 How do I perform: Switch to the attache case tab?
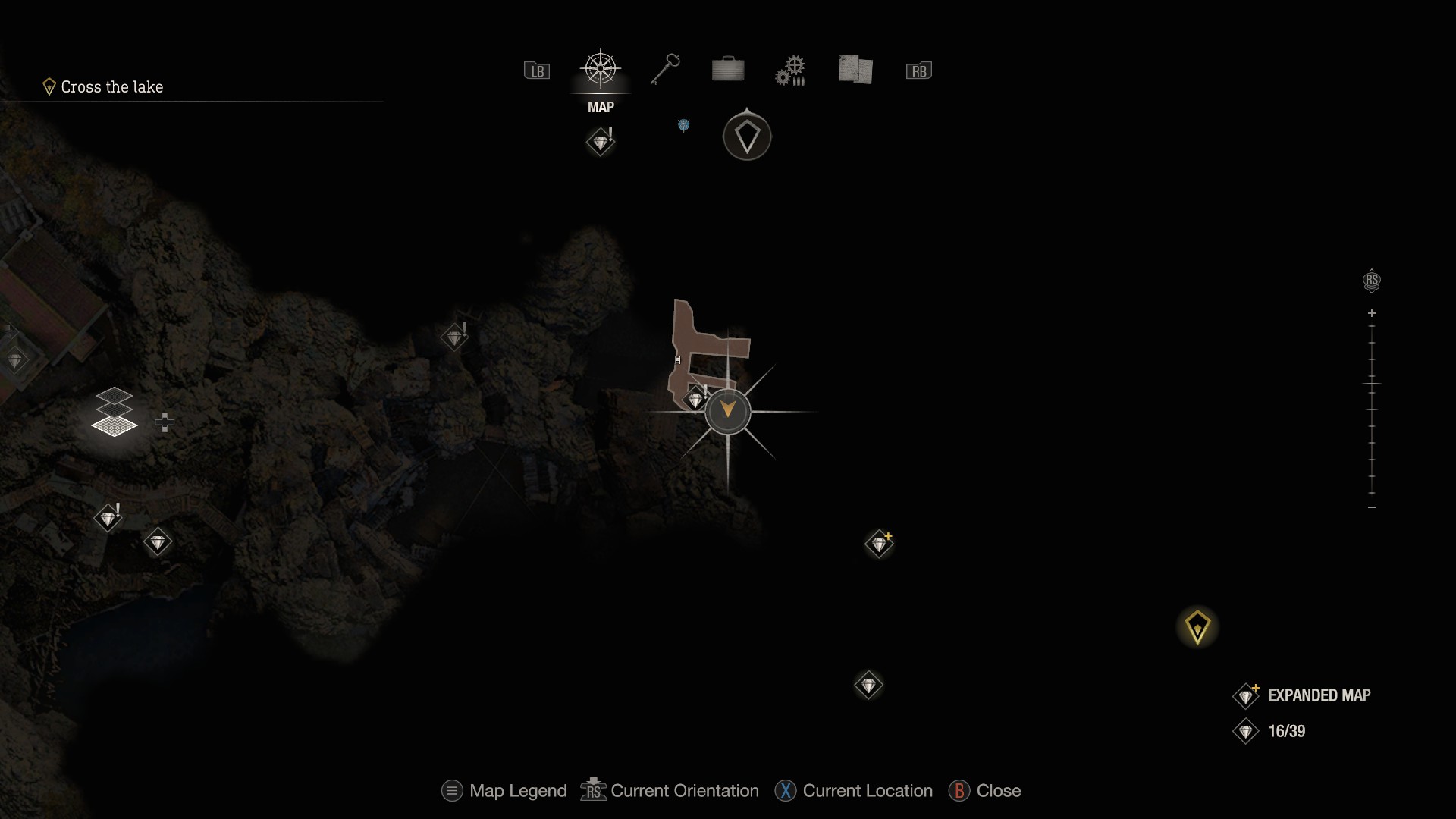point(728,70)
